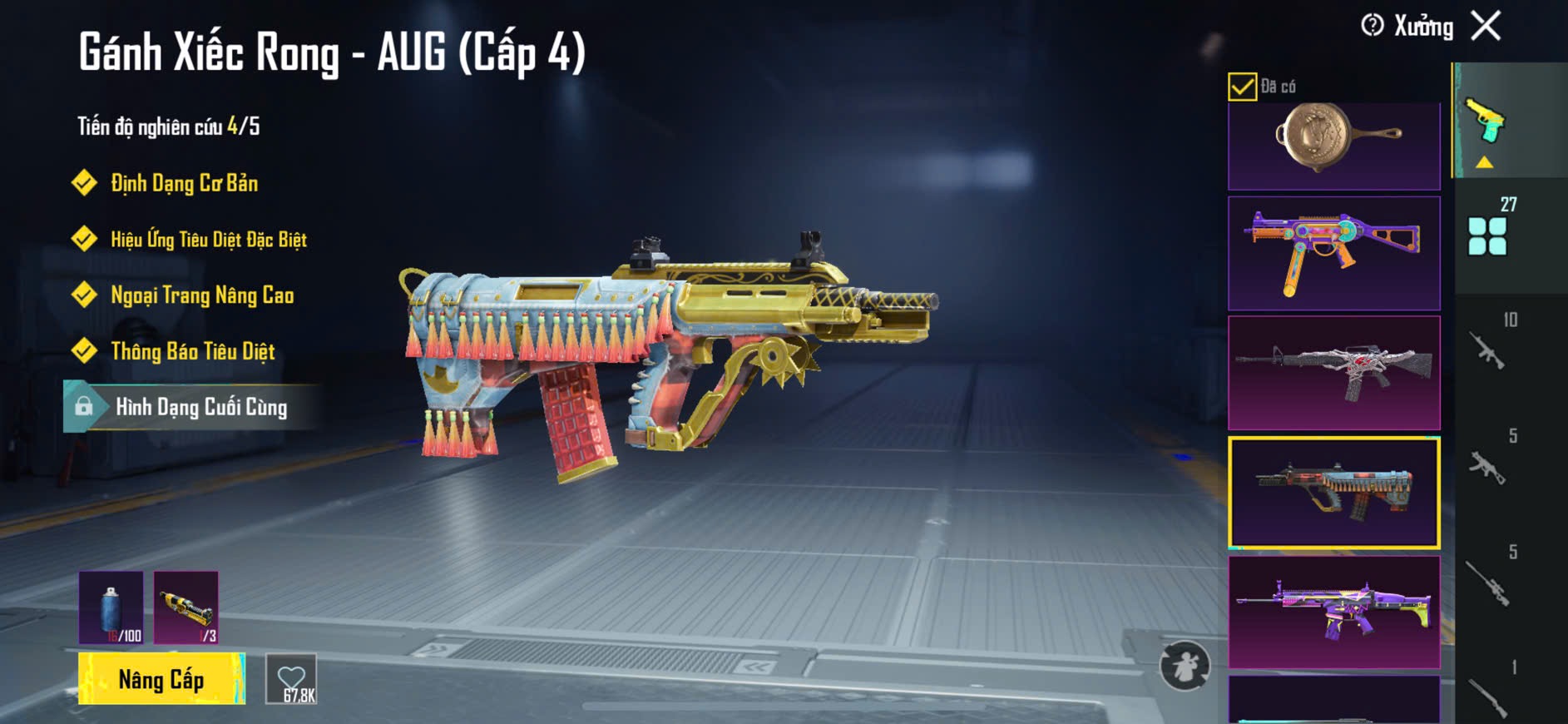
Task: Toggle the Đã có owned filter checkbox
Action: tap(1242, 87)
